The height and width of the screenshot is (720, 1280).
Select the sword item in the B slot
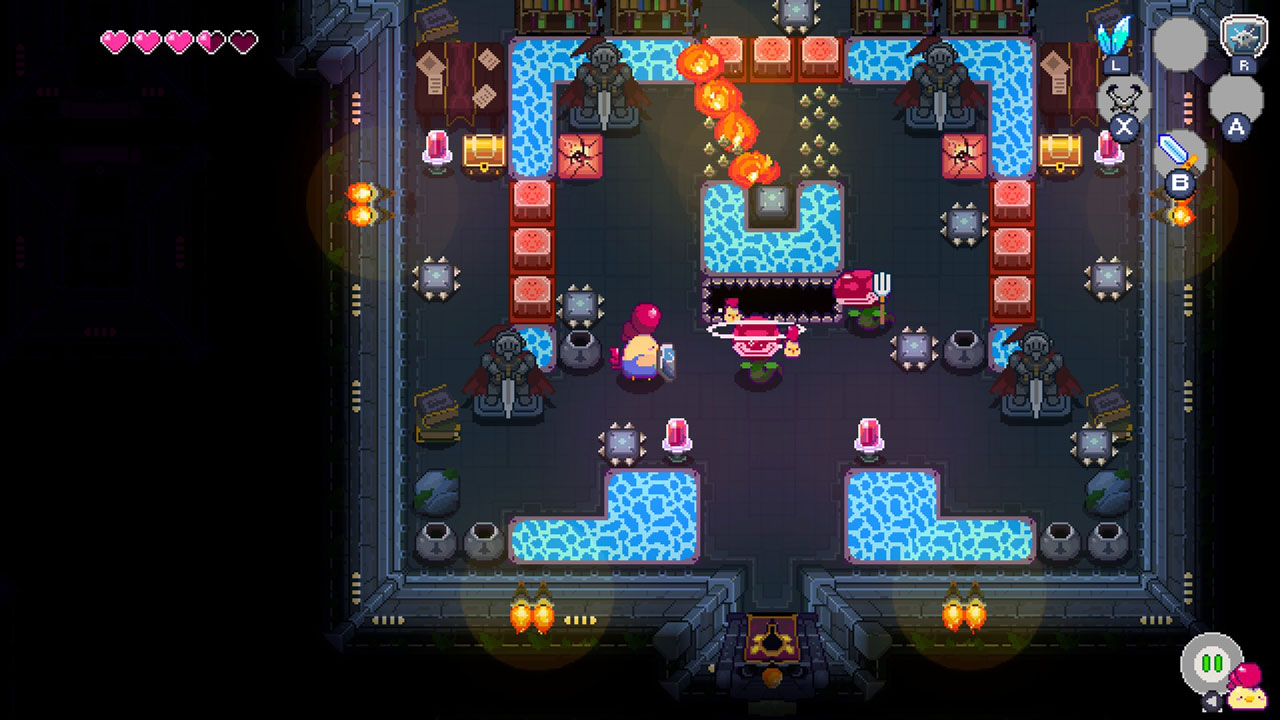coord(1172,150)
